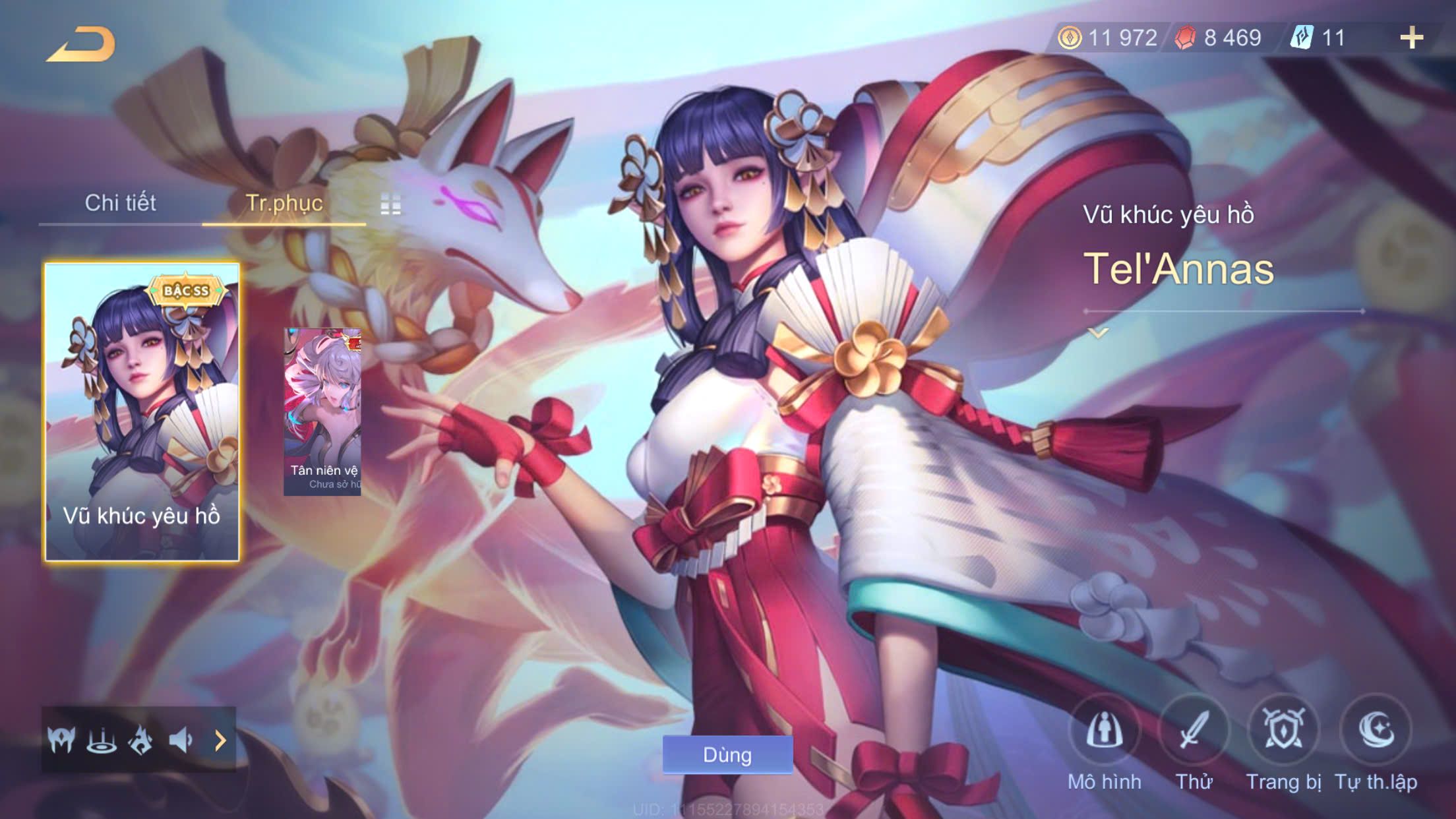
Task: Open the skin grid view icon
Action: coord(390,204)
